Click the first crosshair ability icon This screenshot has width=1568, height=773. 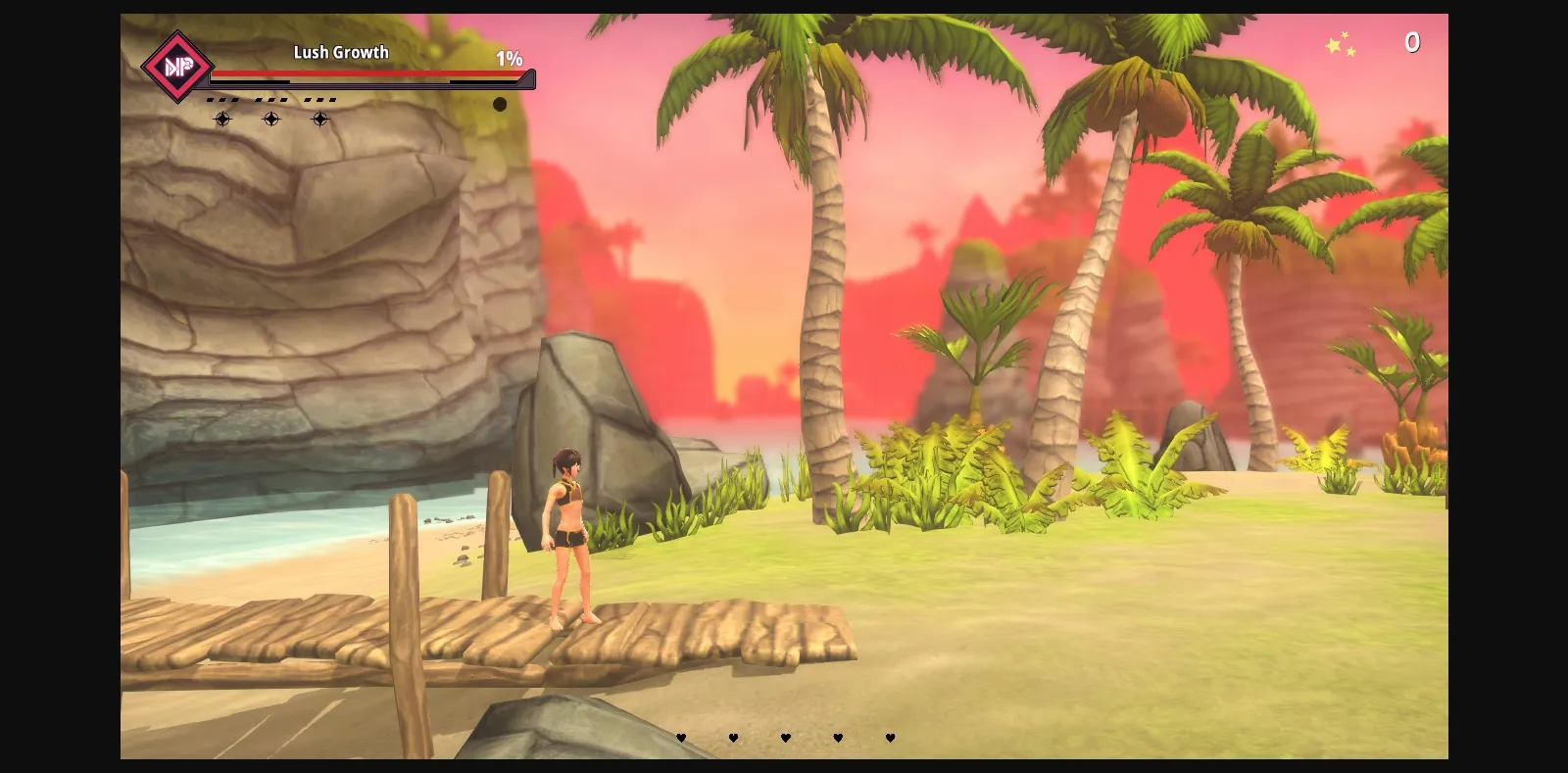pyautogui.click(x=222, y=119)
